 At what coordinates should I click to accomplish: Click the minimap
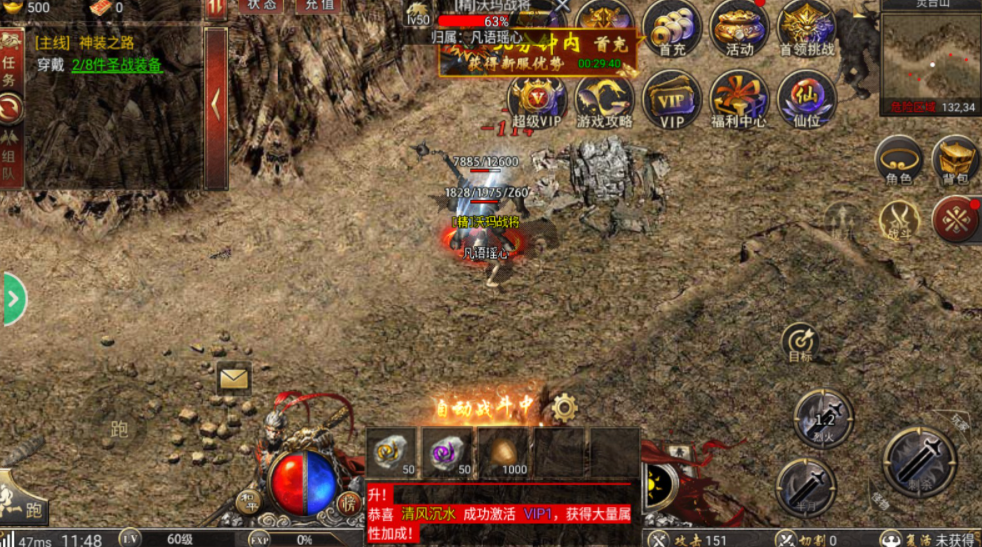pyautogui.click(x=930, y=58)
